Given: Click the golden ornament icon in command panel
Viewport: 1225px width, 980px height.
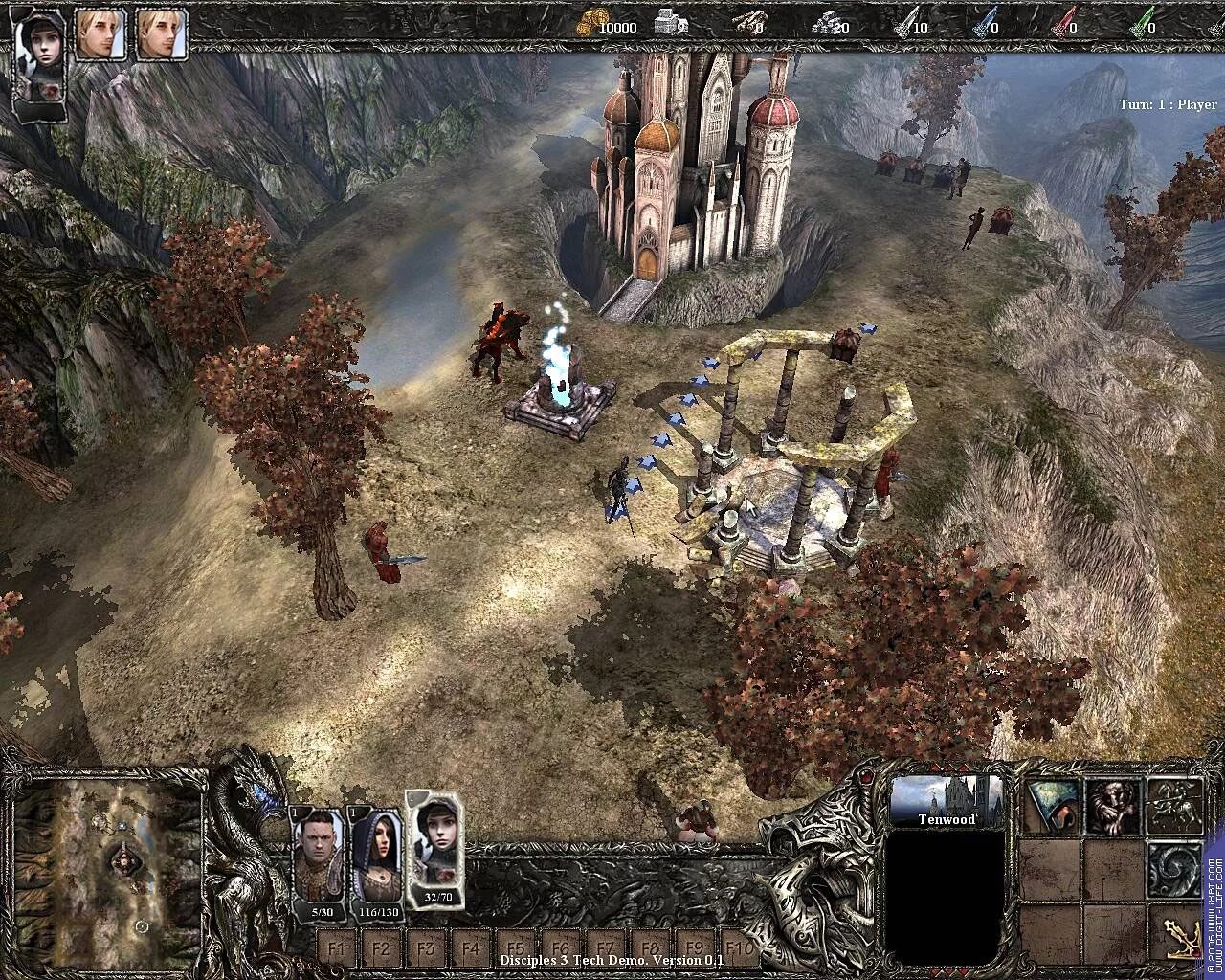Looking at the screenshot, I should (1181, 936).
